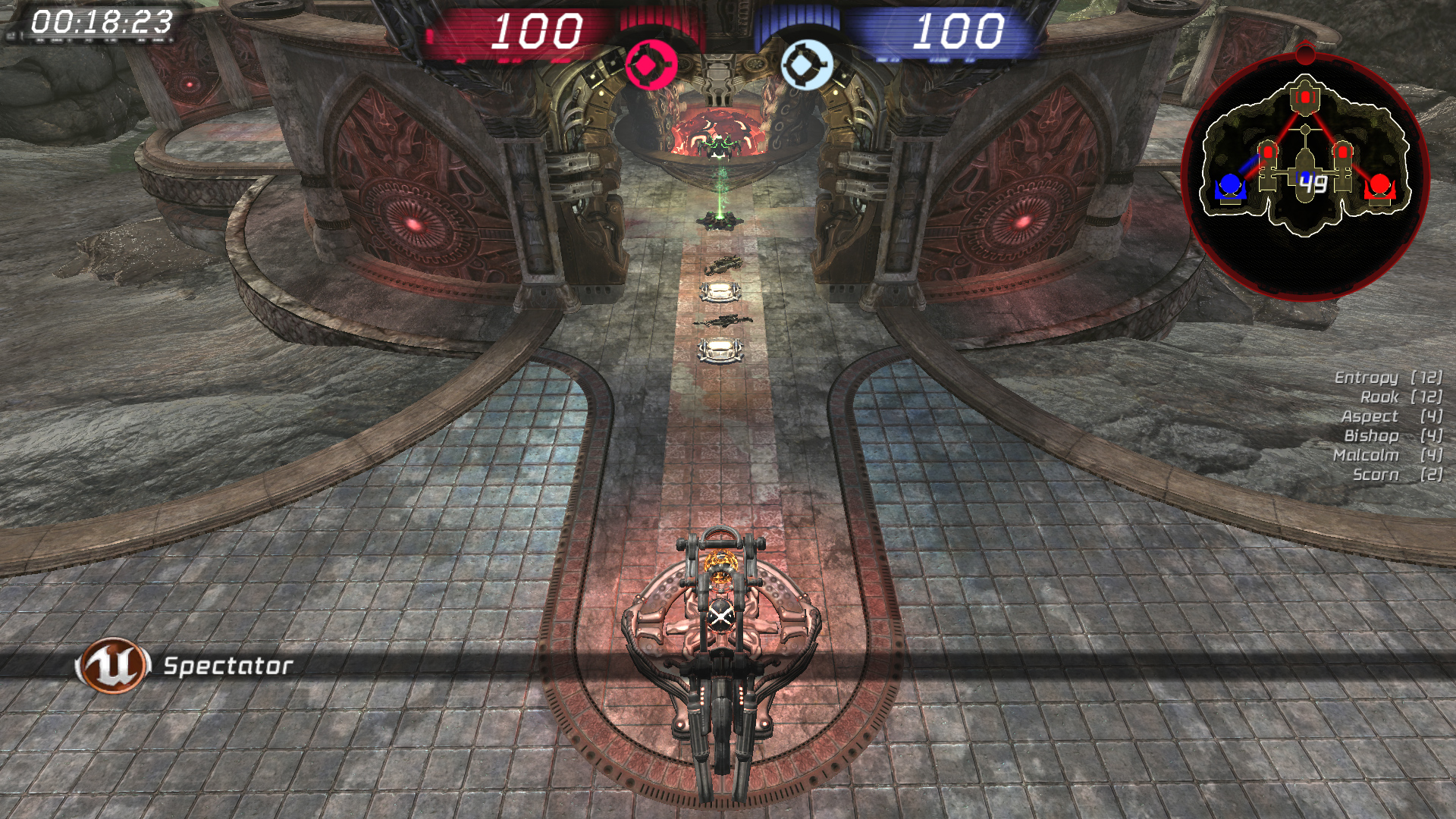Click the circular minimap
Viewport: 1456px width, 819px height.
1305,176
